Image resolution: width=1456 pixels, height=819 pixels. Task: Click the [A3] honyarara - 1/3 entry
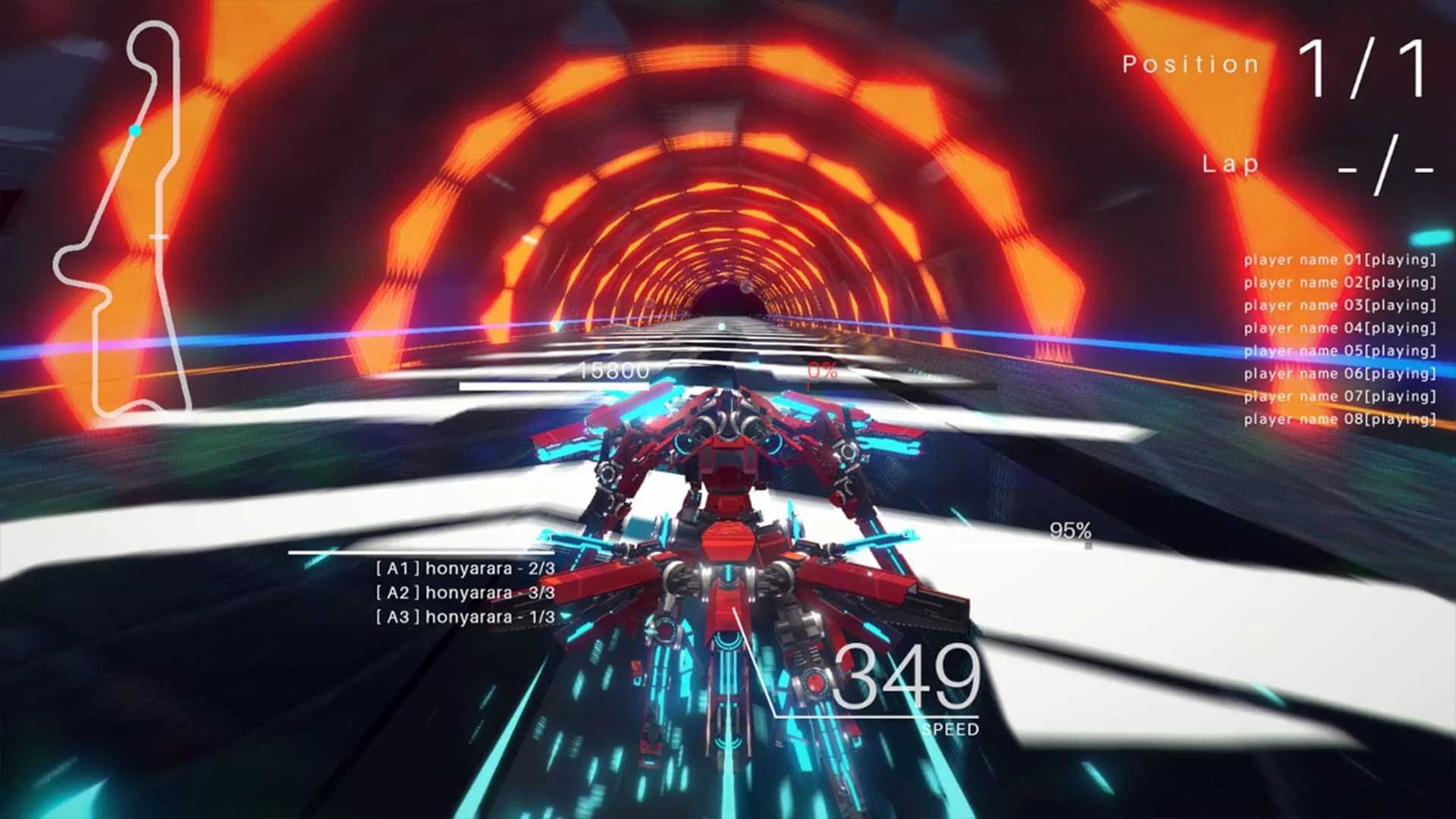464,618
